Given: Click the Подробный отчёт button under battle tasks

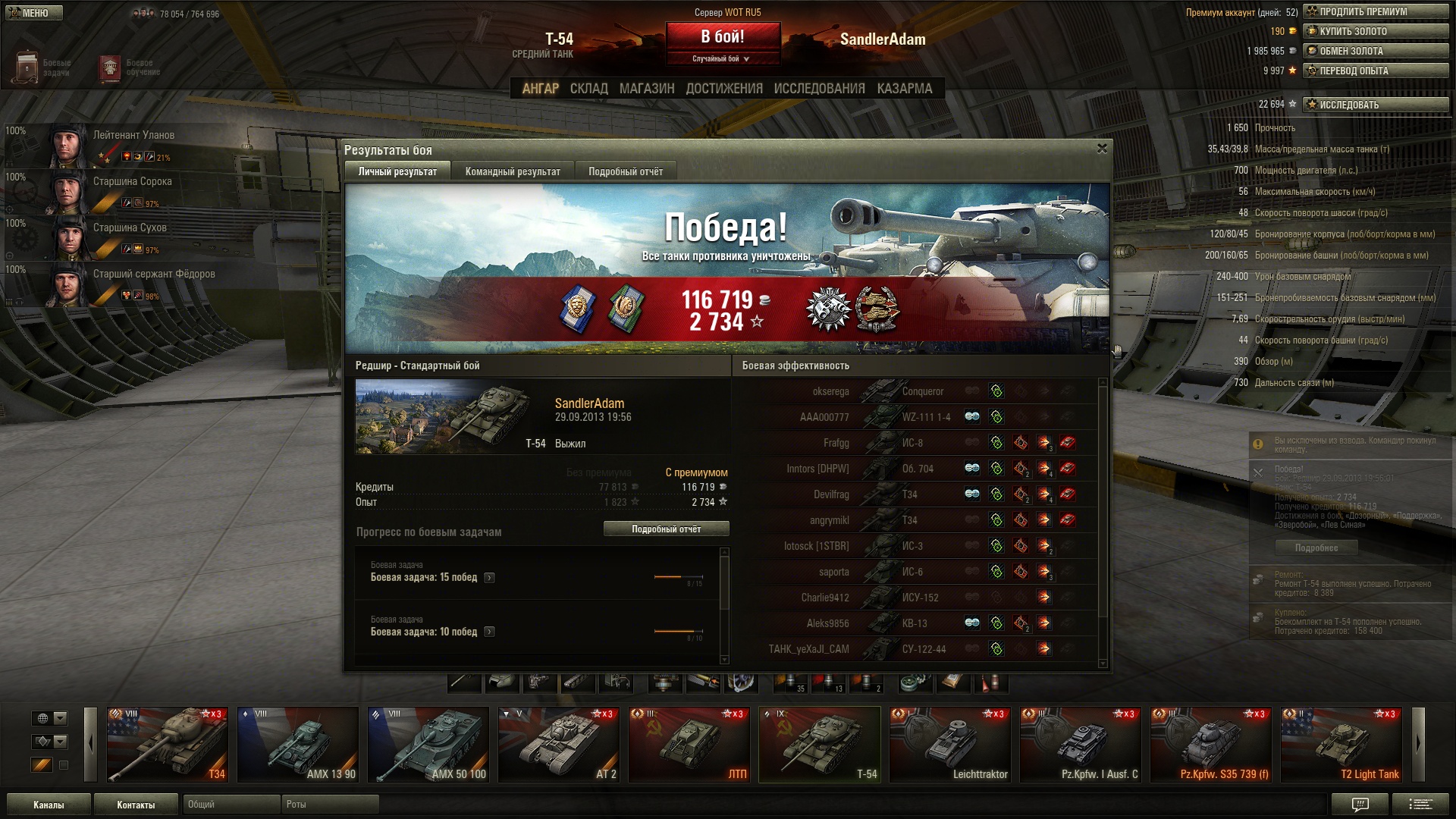Looking at the screenshot, I should click(666, 529).
